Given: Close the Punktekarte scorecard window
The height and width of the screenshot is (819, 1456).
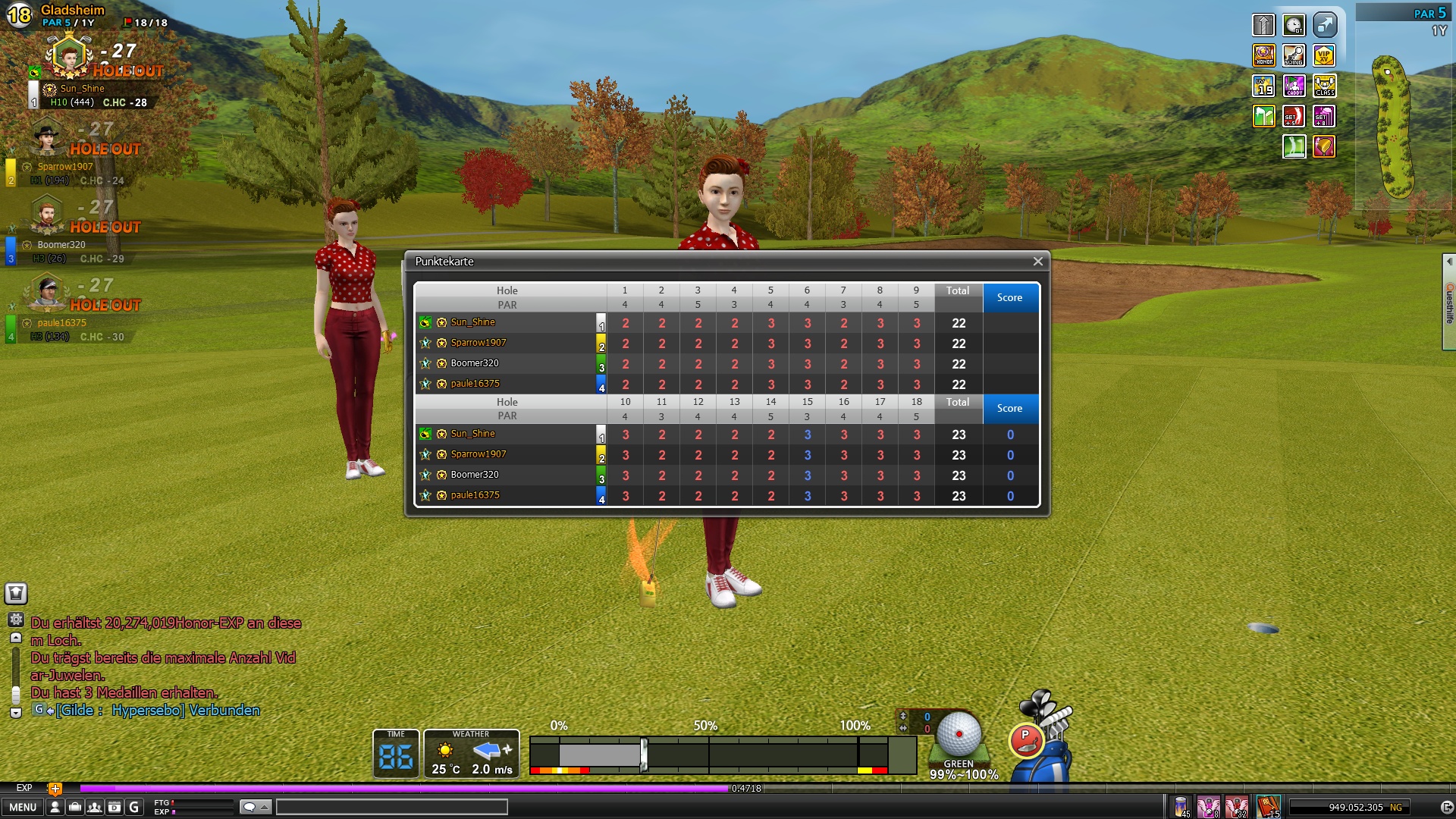Looking at the screenshot, I should (1037, 262).
